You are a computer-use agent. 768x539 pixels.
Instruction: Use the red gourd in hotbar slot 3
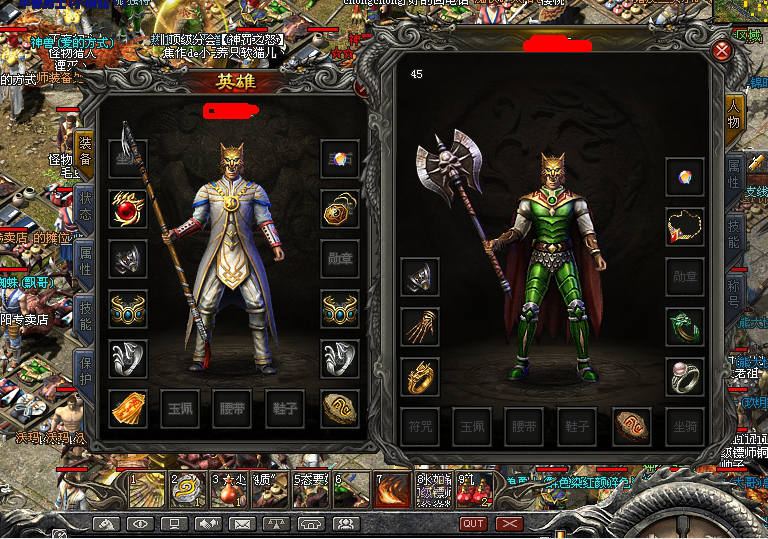229,490
